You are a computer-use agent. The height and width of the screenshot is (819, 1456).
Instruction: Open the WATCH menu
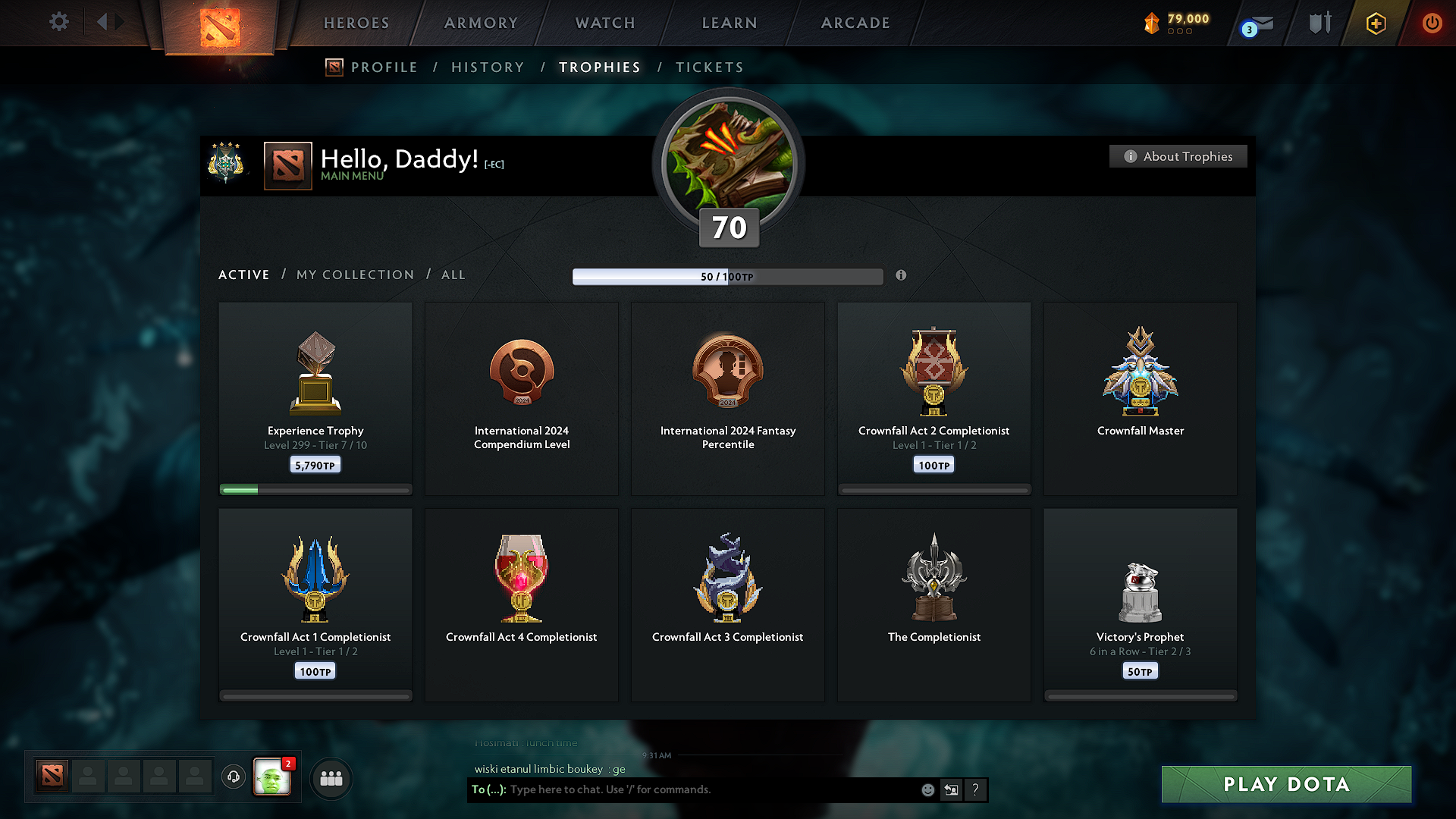604,23
